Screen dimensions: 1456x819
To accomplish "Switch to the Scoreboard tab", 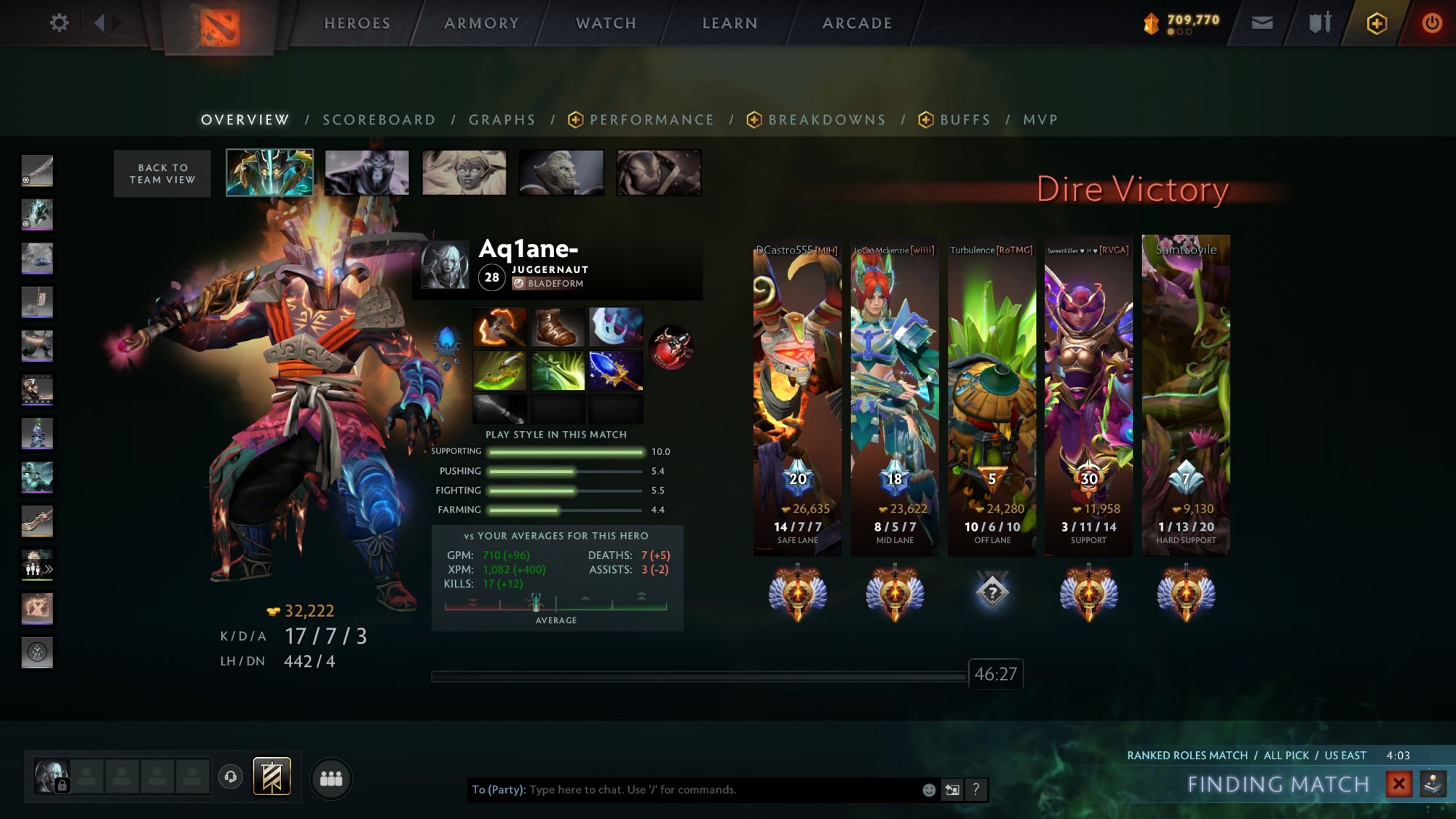I will tap(379, 120).
